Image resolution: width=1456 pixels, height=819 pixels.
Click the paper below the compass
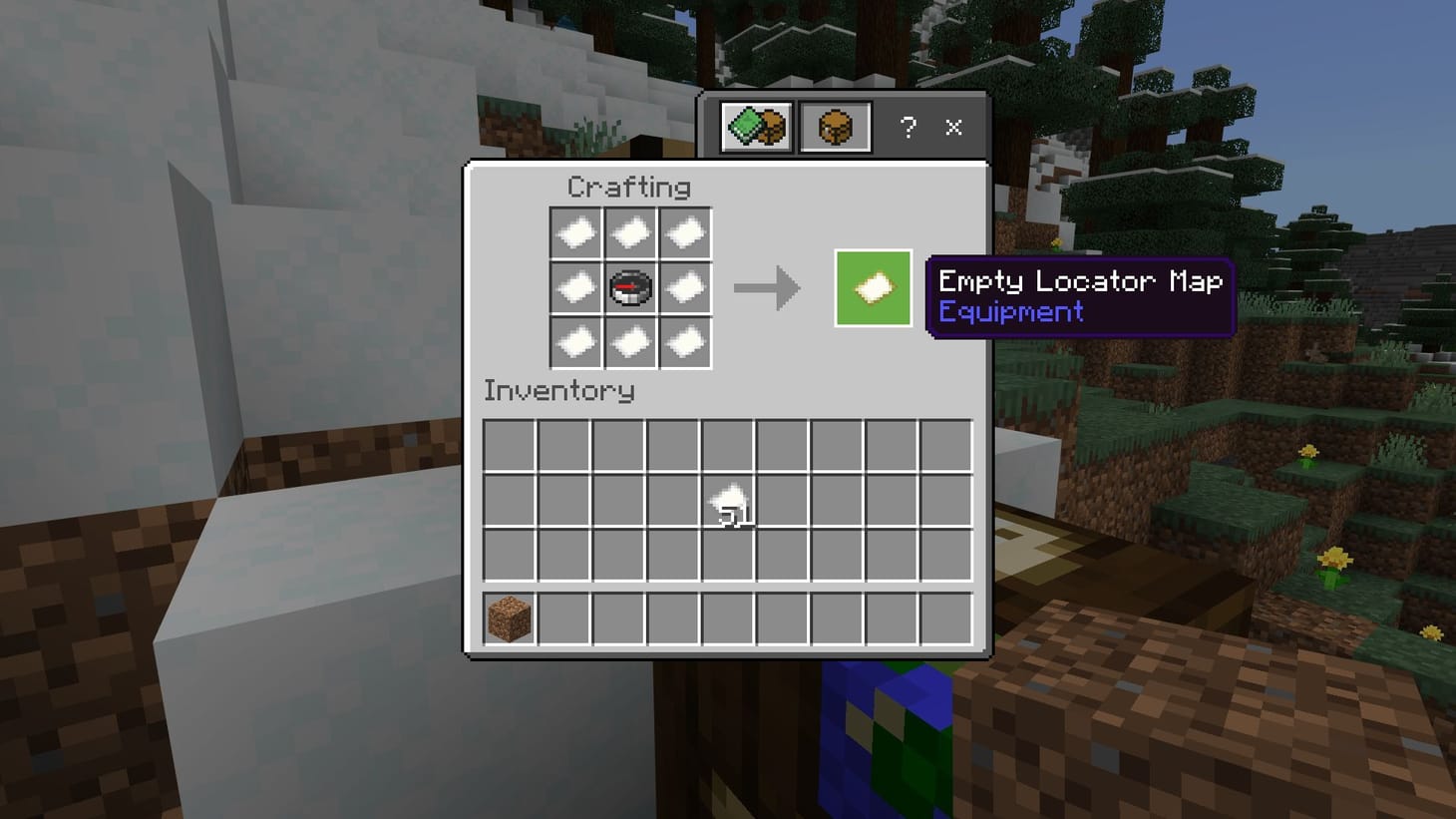631,342
